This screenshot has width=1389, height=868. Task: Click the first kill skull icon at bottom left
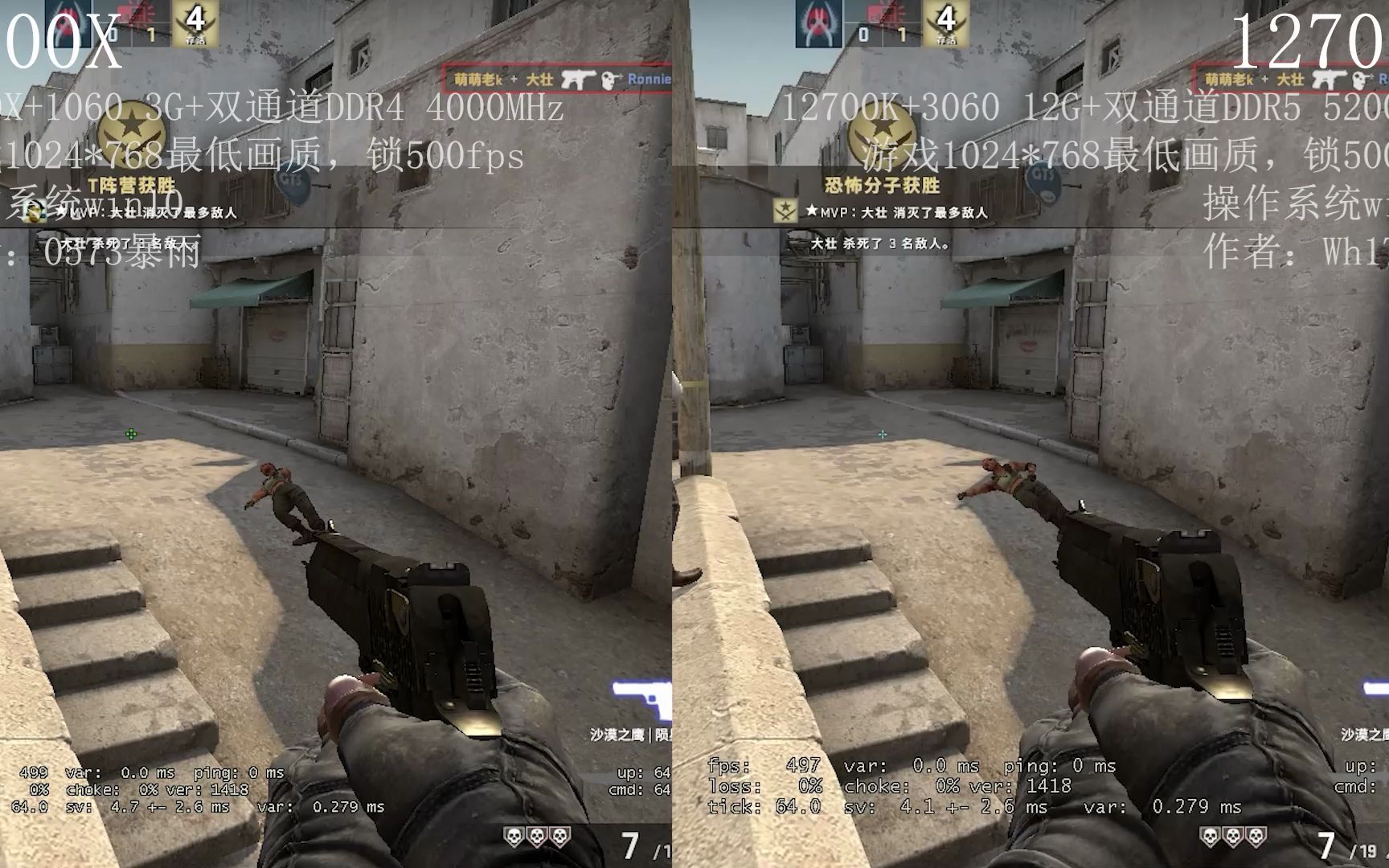click(514, 837)
